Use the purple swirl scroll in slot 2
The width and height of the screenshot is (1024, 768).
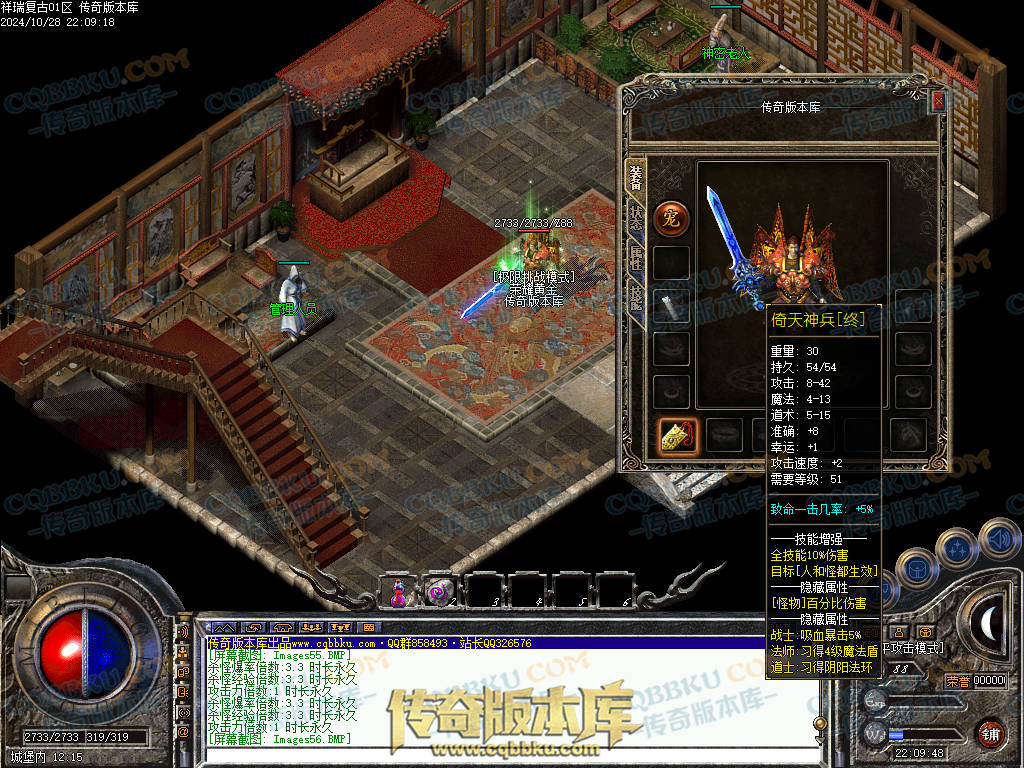click(438, 591)
